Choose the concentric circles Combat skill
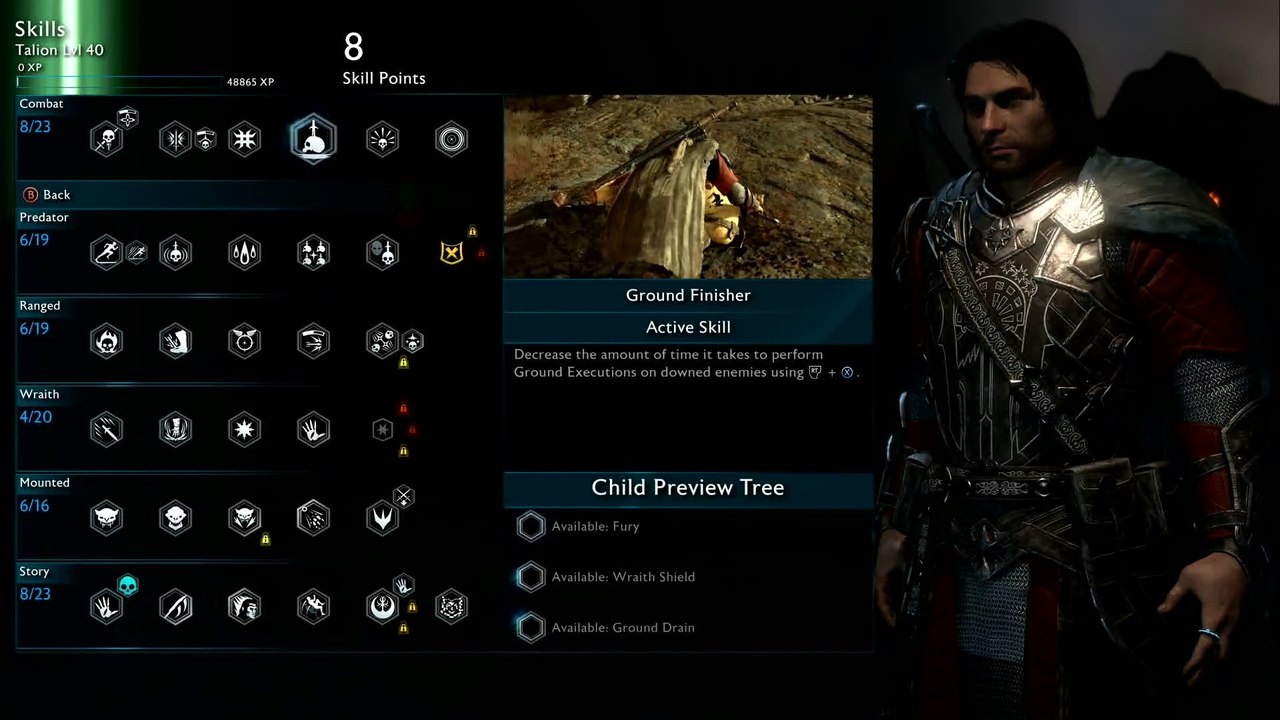Viewport: 1280px width, 720px height. coord(451,139)
